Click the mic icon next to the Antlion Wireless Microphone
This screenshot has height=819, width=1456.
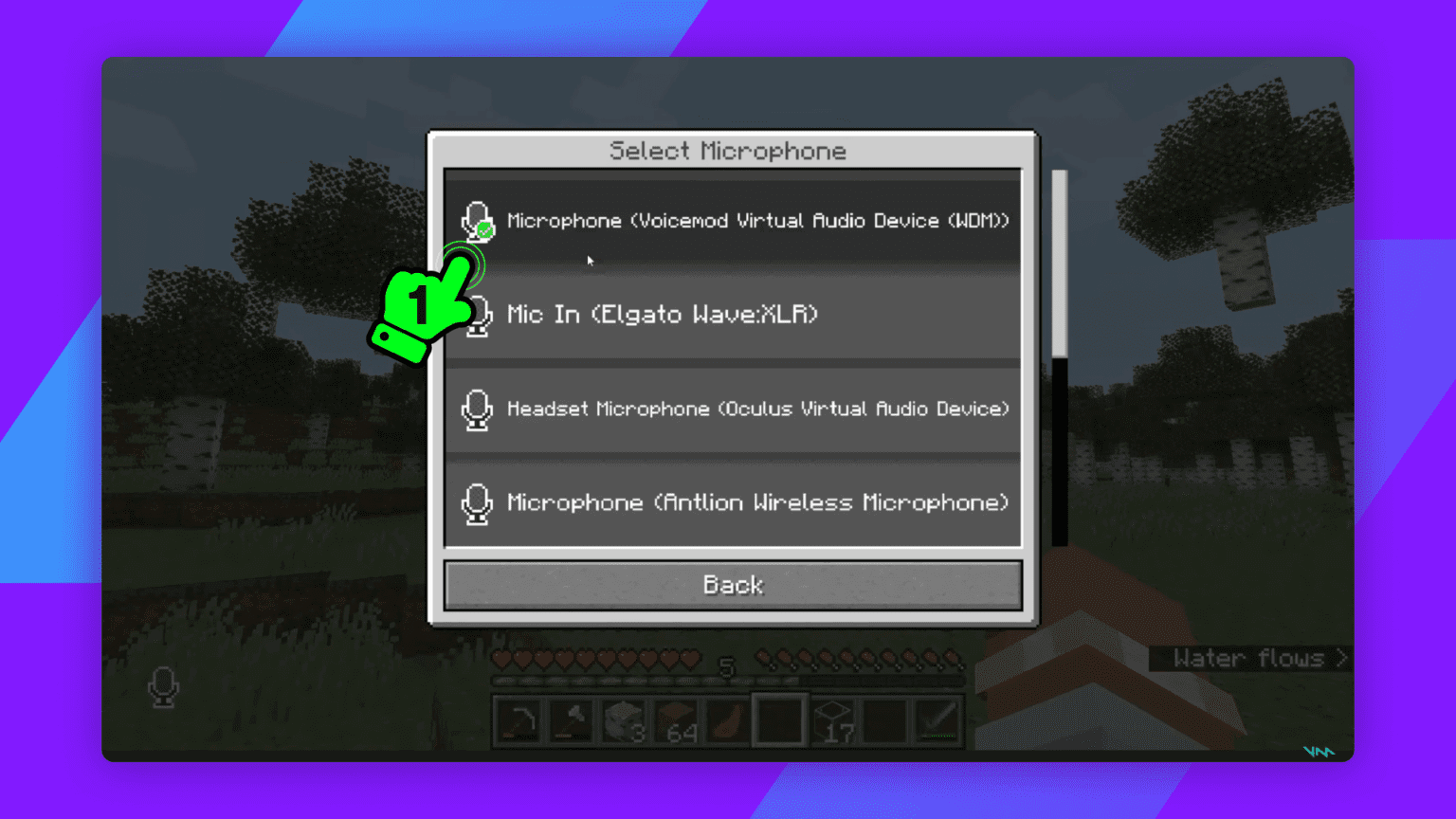click(x=477, y=502)
